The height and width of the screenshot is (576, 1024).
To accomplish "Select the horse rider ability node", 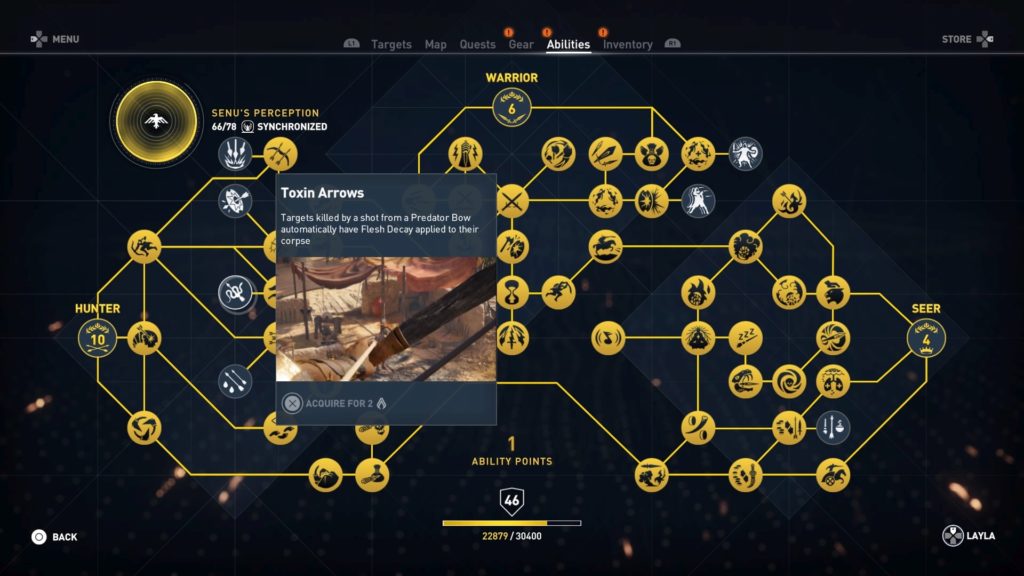I will [x=604, y=246].
